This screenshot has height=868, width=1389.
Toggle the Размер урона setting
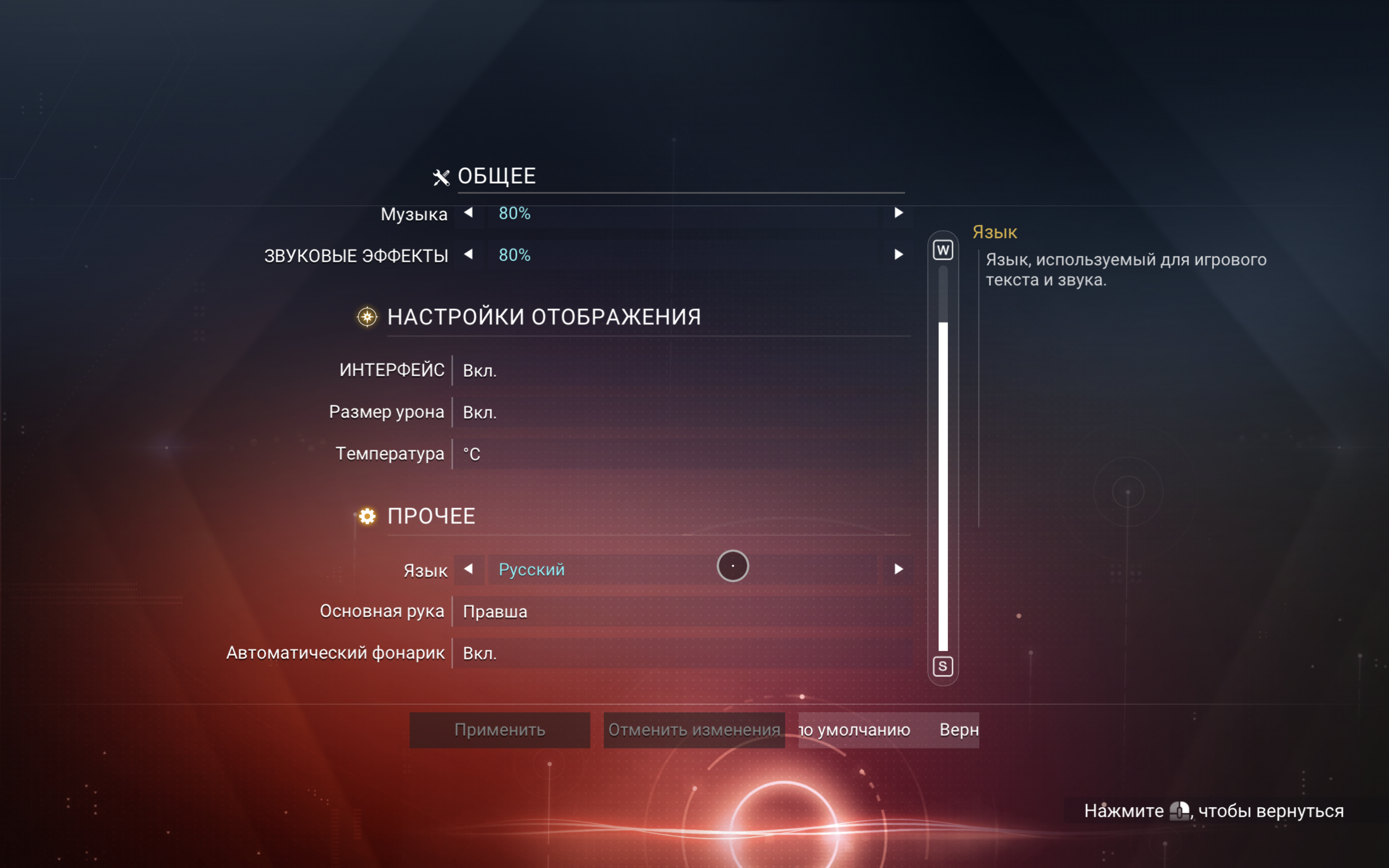coord(681,413)
